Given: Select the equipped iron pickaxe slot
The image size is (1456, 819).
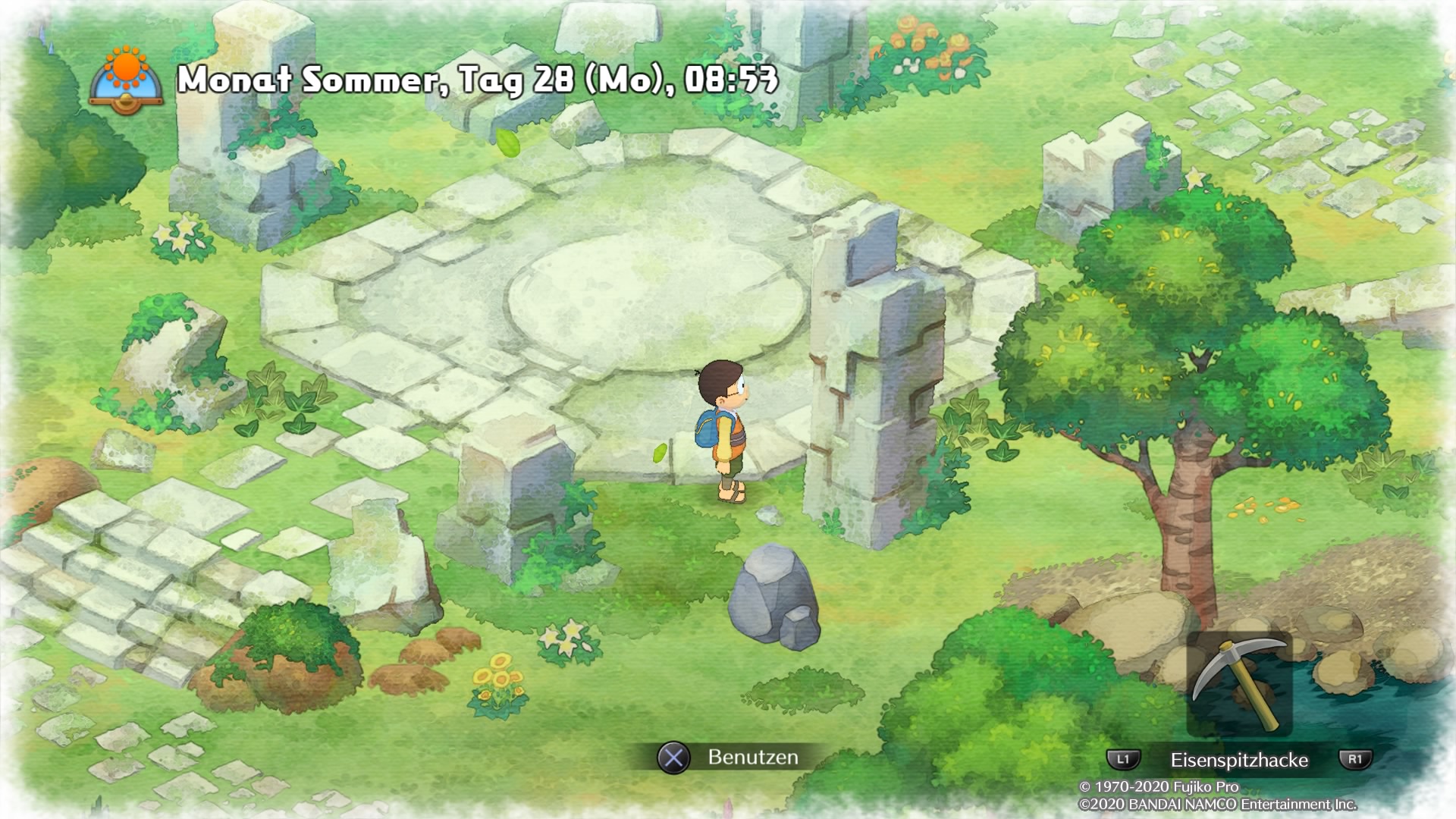Looking at the screenshot, I should pyautogui.click(x=1238, y=685).
